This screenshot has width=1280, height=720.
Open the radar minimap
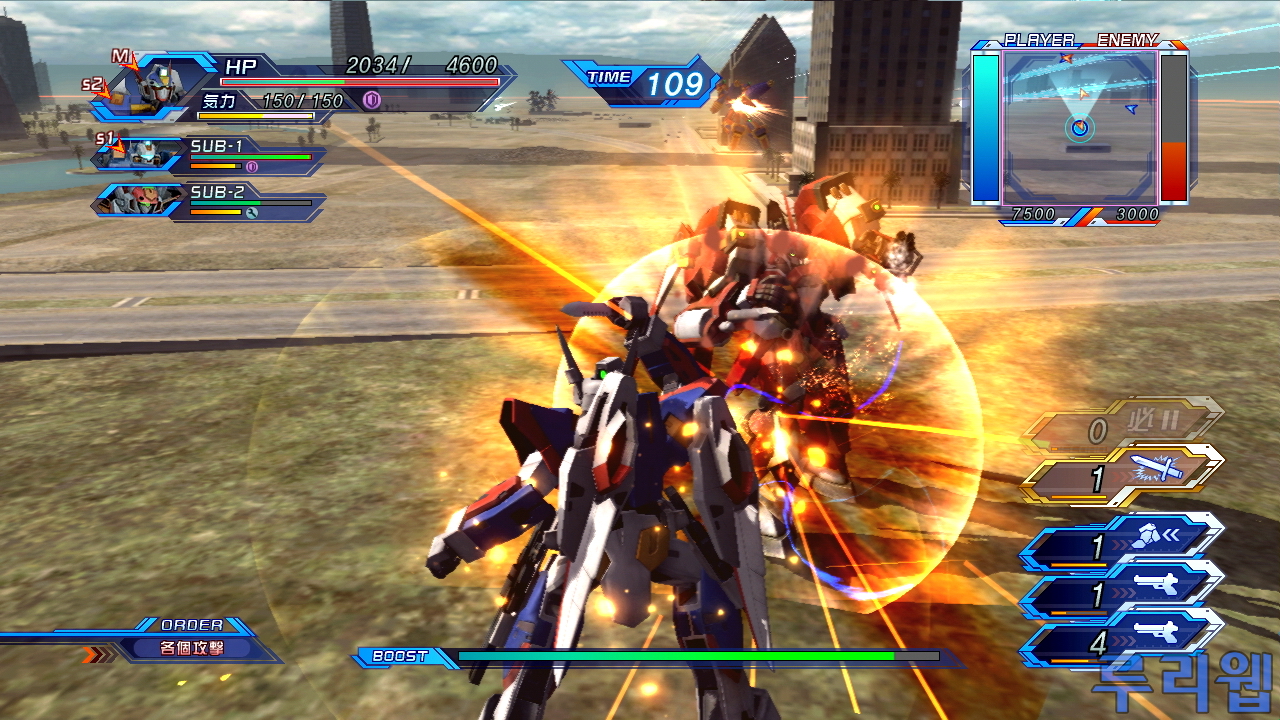pos(1080,125)
